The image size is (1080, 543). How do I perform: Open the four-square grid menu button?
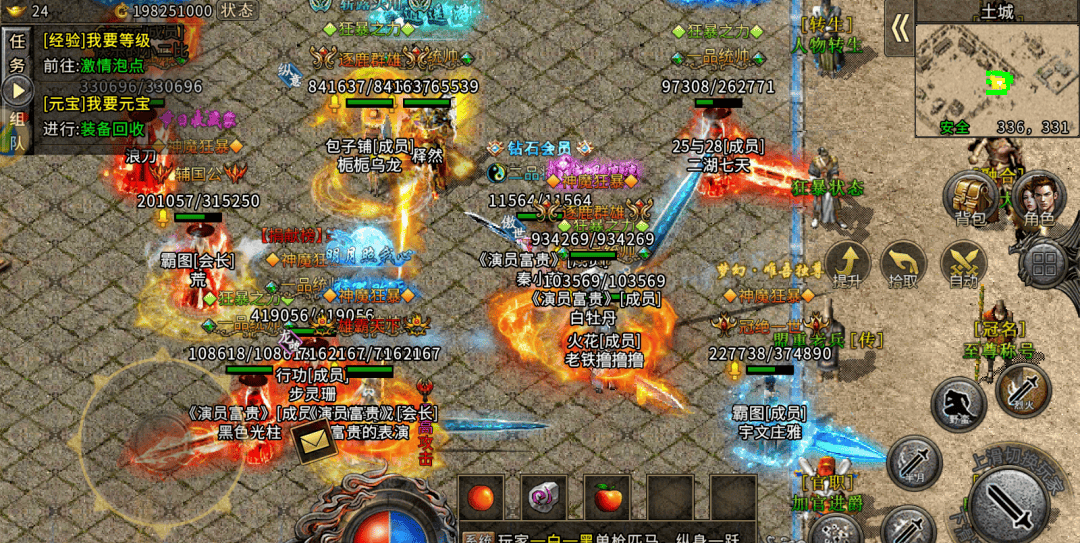click(x=1046, y=264)
